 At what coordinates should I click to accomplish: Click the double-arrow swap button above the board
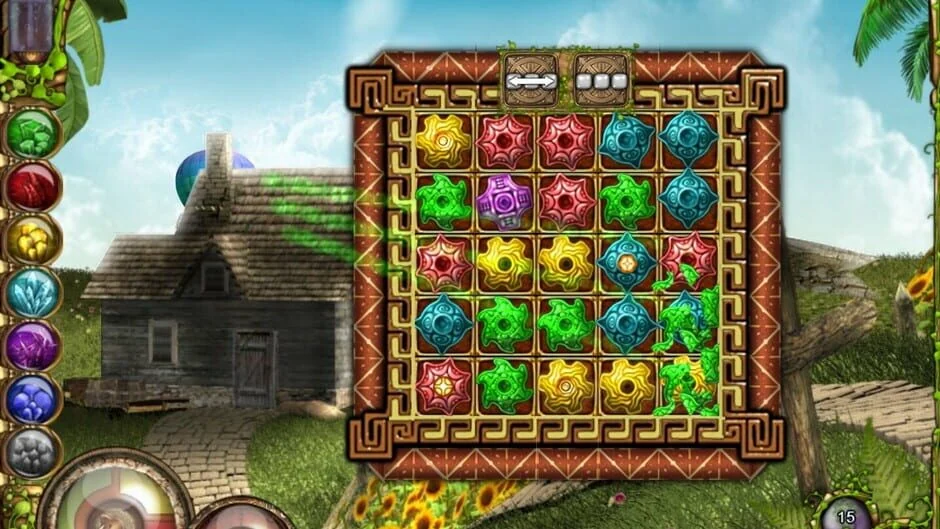(x=530, y=79)
